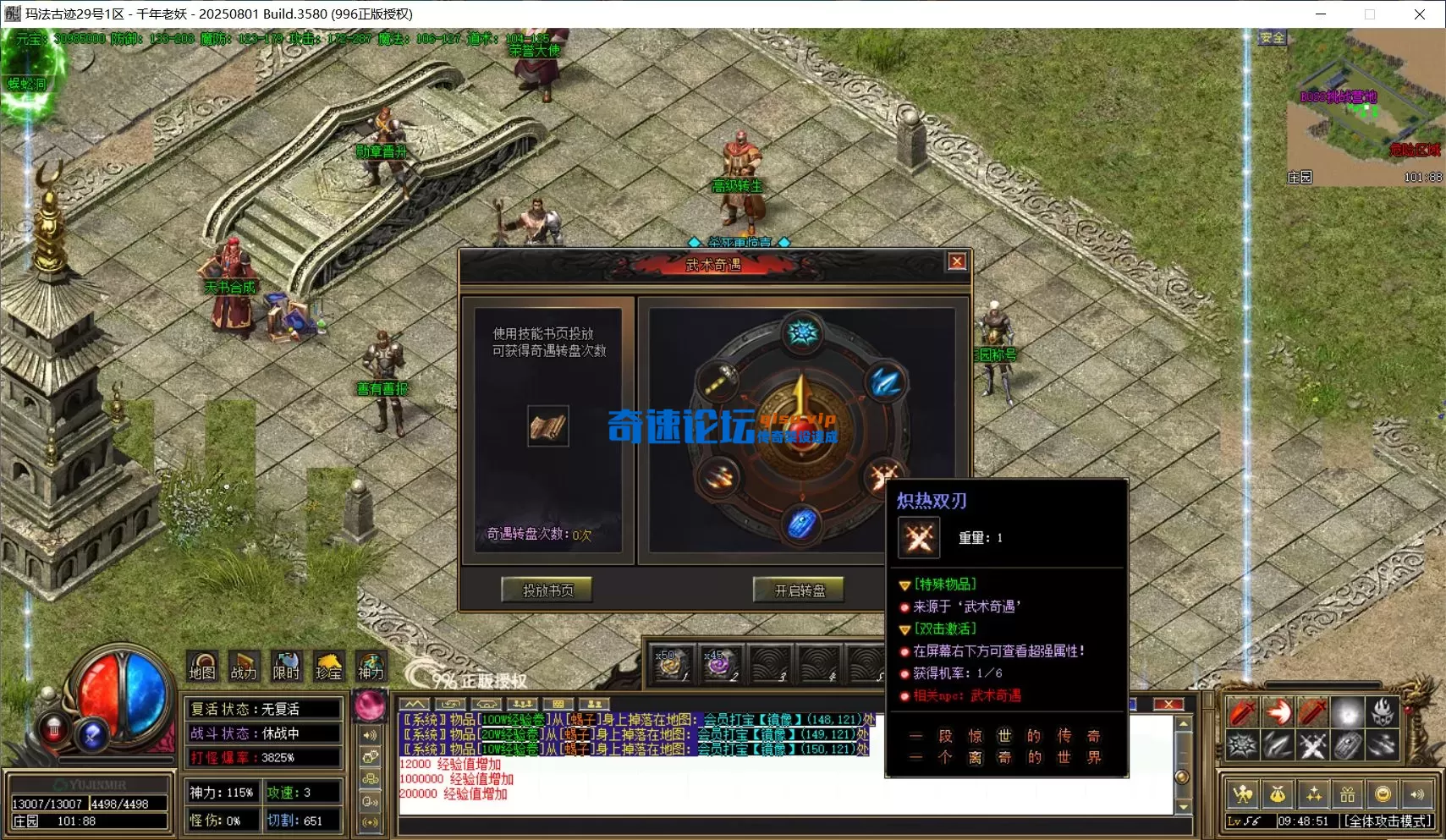Toggle 战斗状态 from 休战中 state
The image size is (1446, 840).
[x=263, y=733]
